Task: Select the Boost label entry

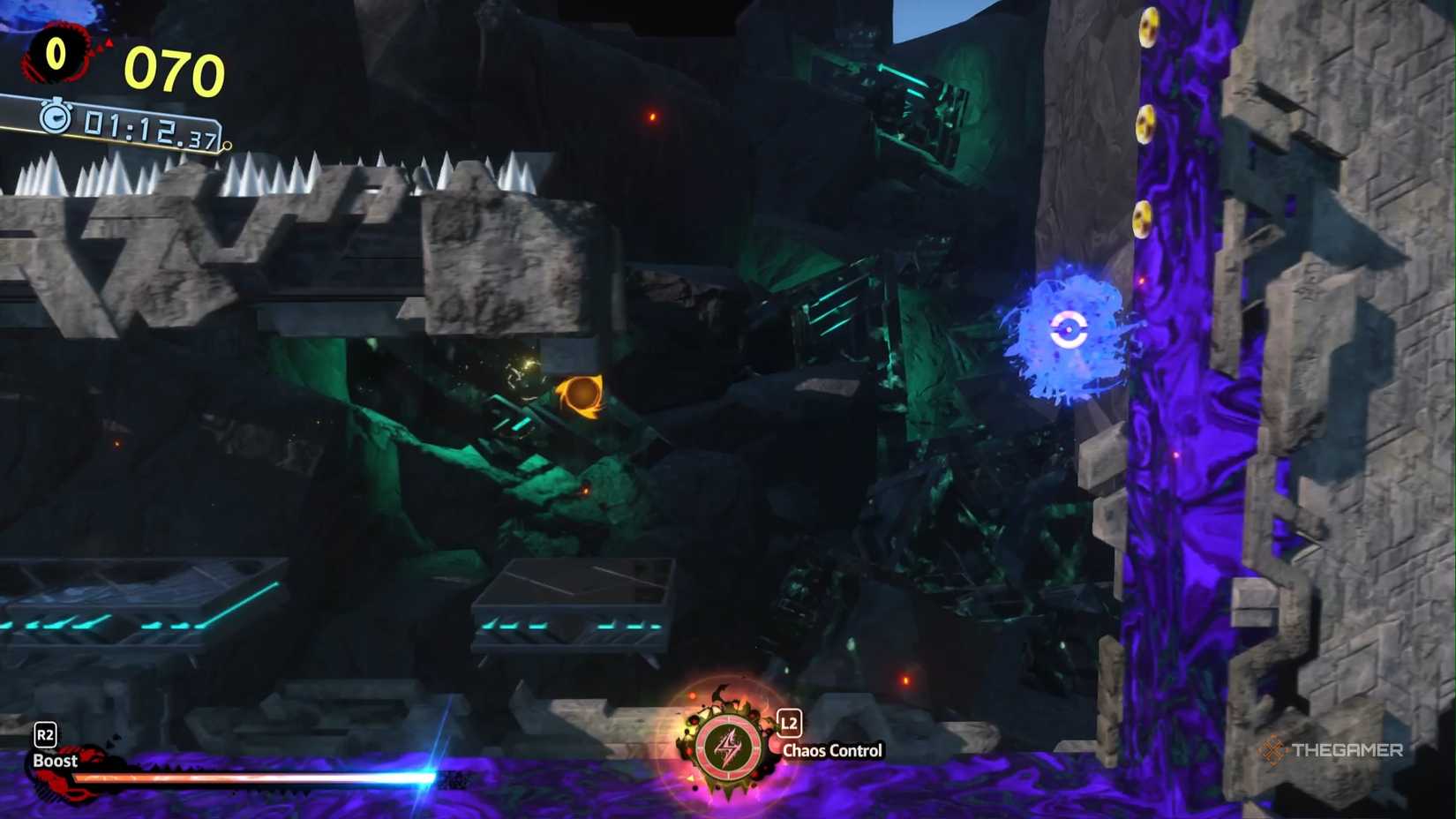Action: point(55,760)
